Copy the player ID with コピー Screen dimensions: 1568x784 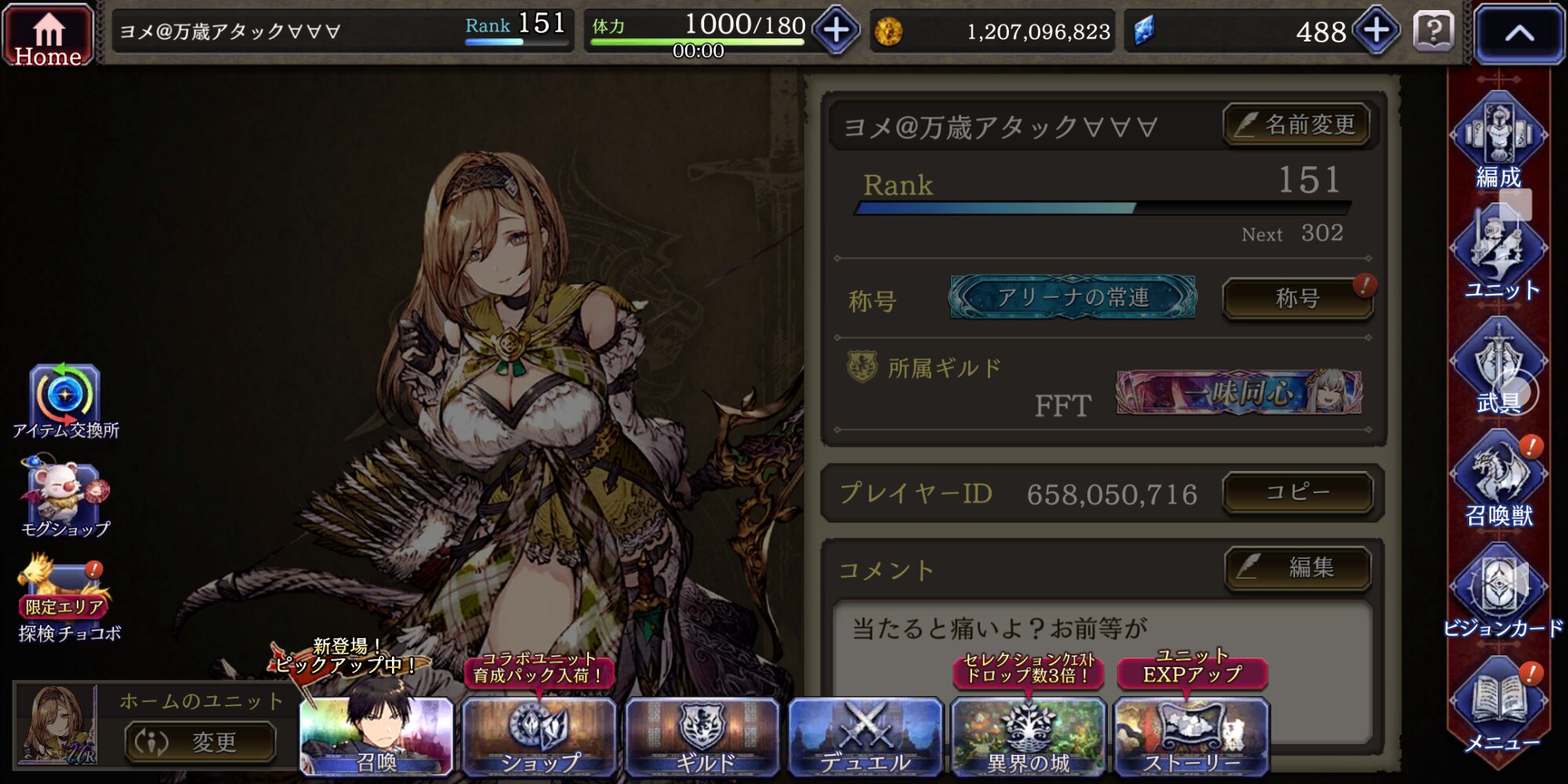click(x=1297, y=492)
